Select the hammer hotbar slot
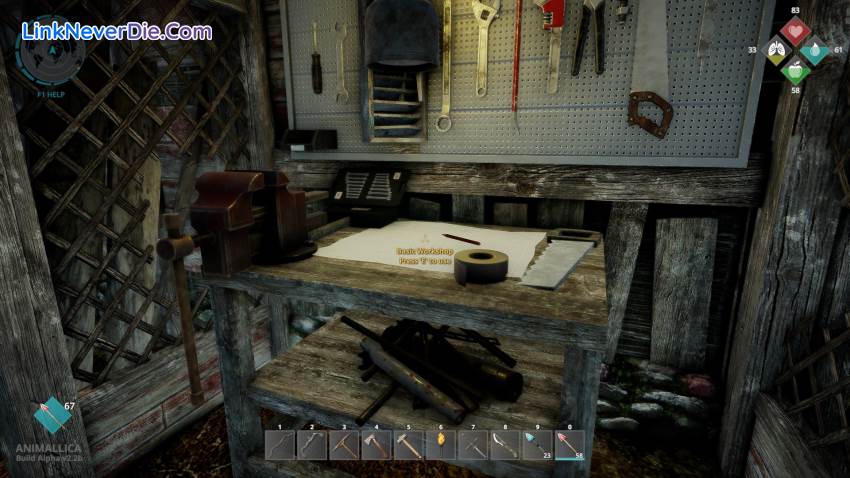Viewport: 850px width, 478px height. (409, 445)
